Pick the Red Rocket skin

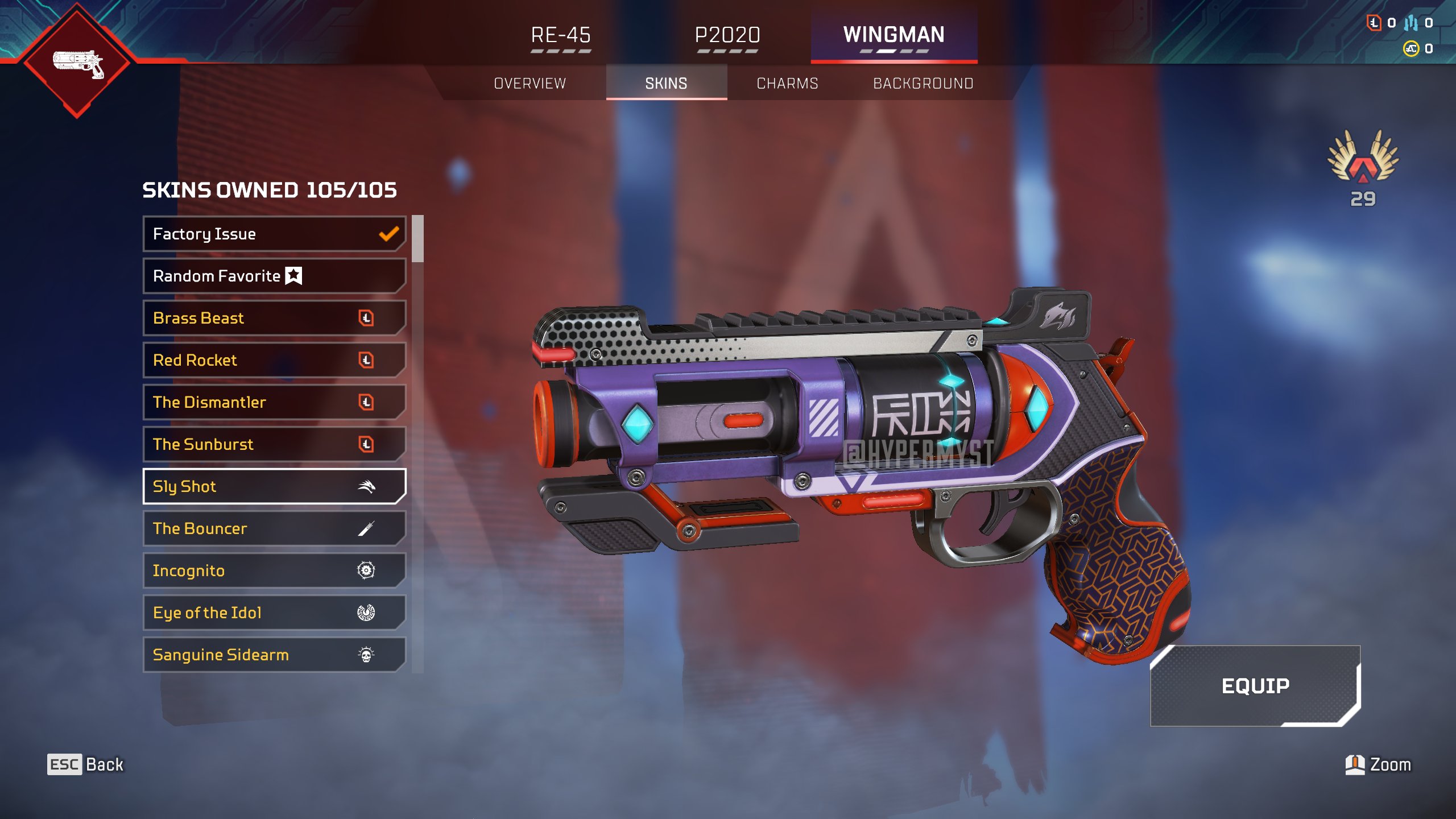tap(274, 360)
